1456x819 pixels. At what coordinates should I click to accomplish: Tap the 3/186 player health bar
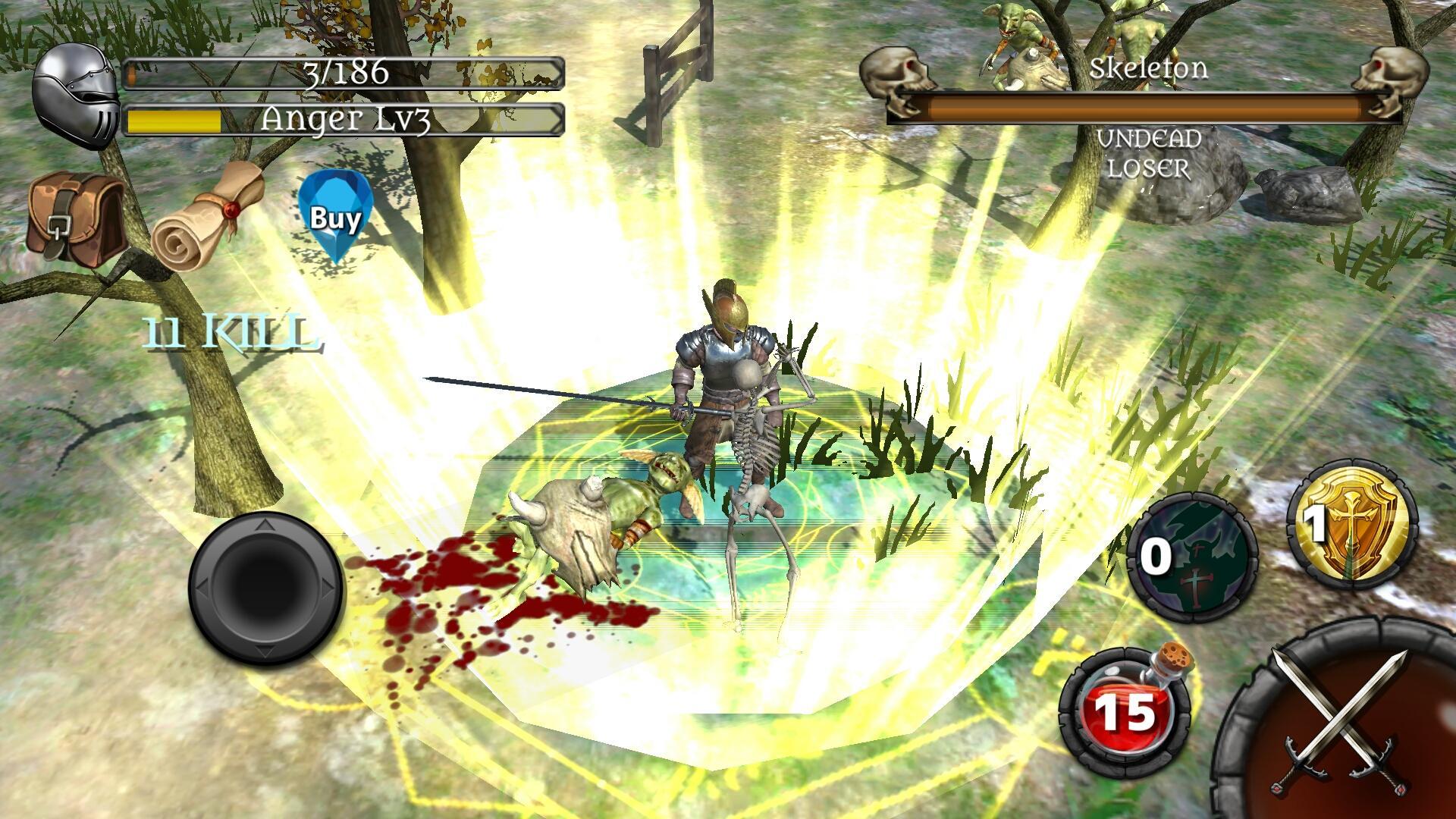coord(345,74)
